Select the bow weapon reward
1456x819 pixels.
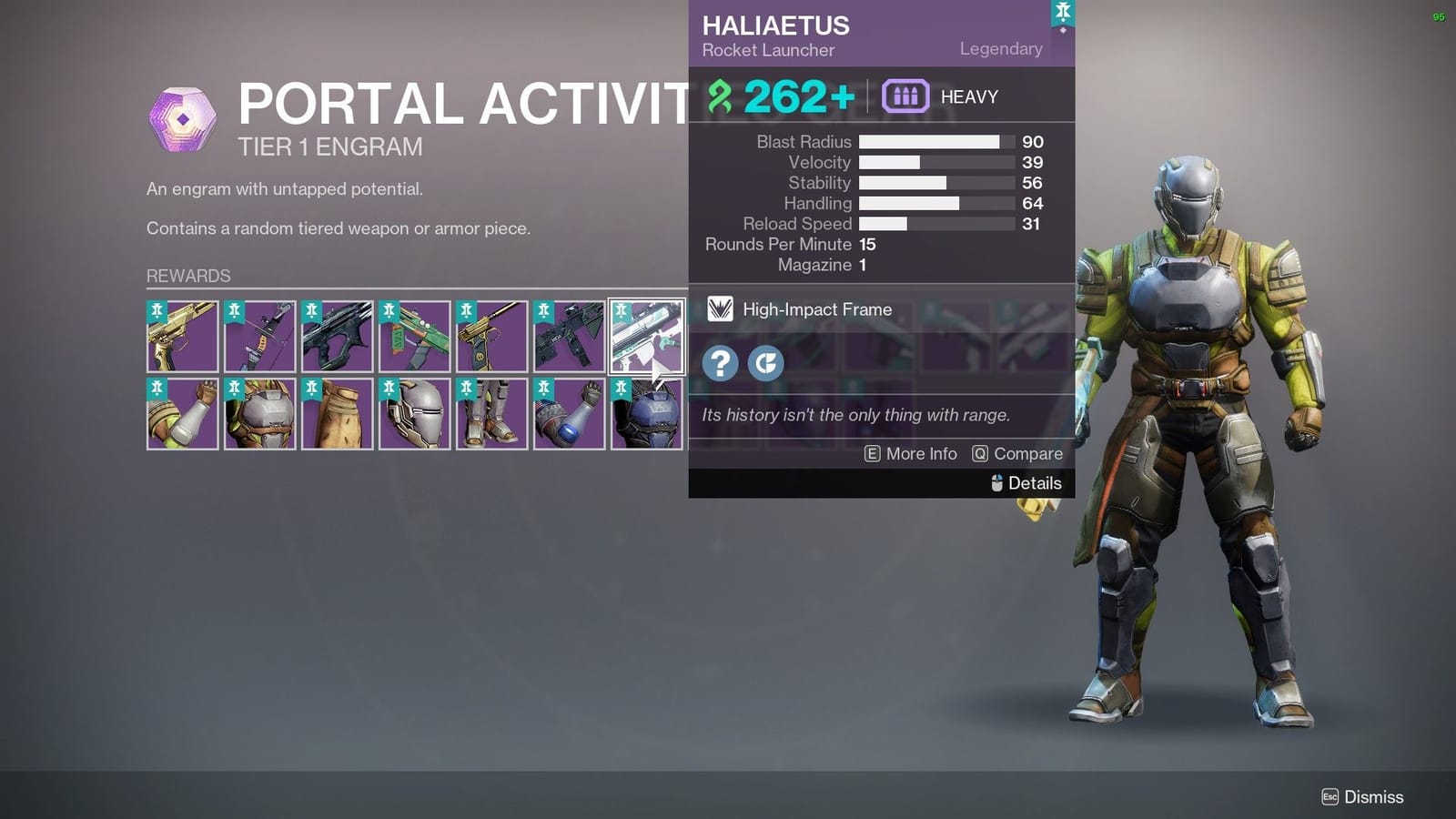(x=259, y=337)
